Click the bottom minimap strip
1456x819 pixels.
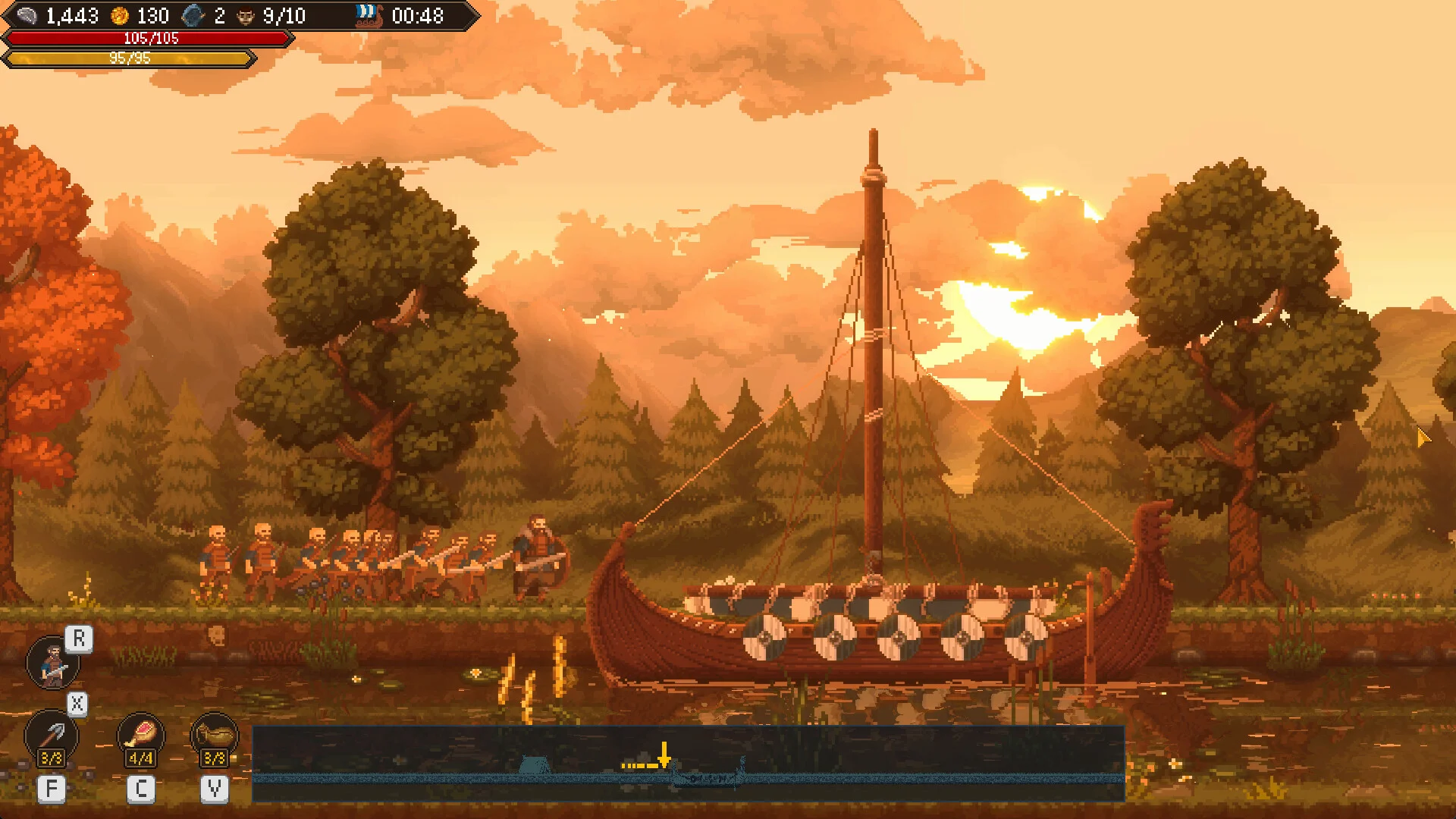[x=687, y=763]
